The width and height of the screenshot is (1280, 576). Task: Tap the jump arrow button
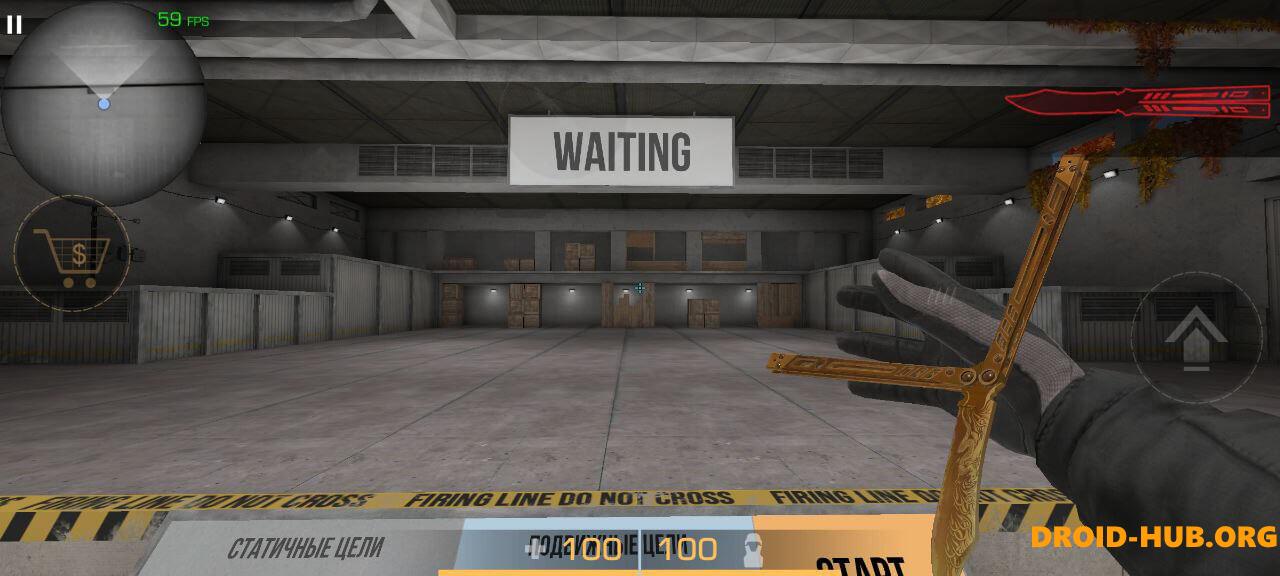click(1195, 336)
